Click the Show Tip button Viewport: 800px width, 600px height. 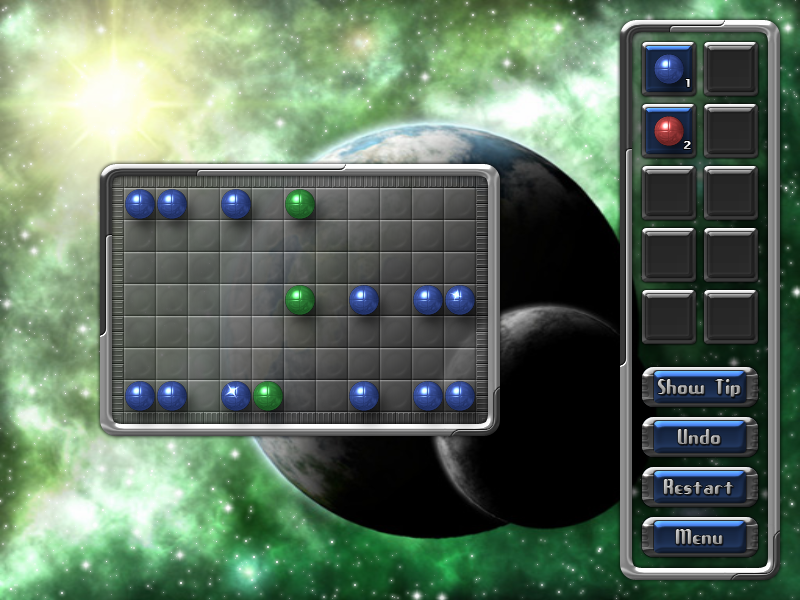coord(698,388)
